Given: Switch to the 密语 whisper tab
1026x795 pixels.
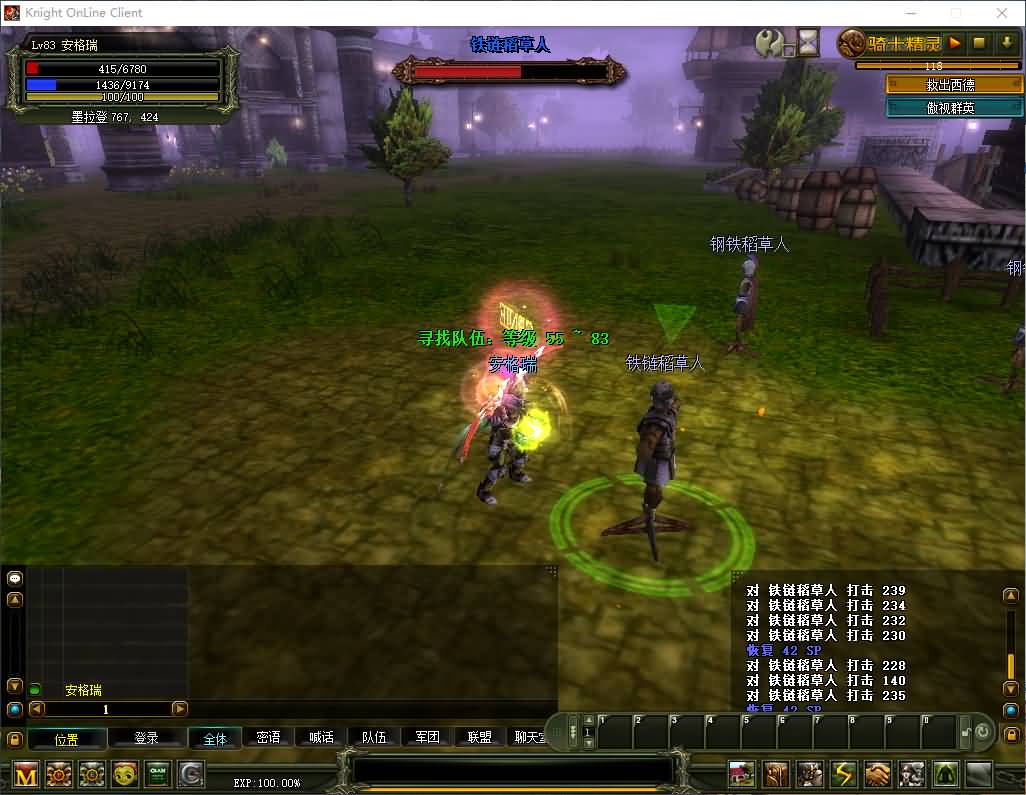Looking at the screenshot, I should pos(269,738).
